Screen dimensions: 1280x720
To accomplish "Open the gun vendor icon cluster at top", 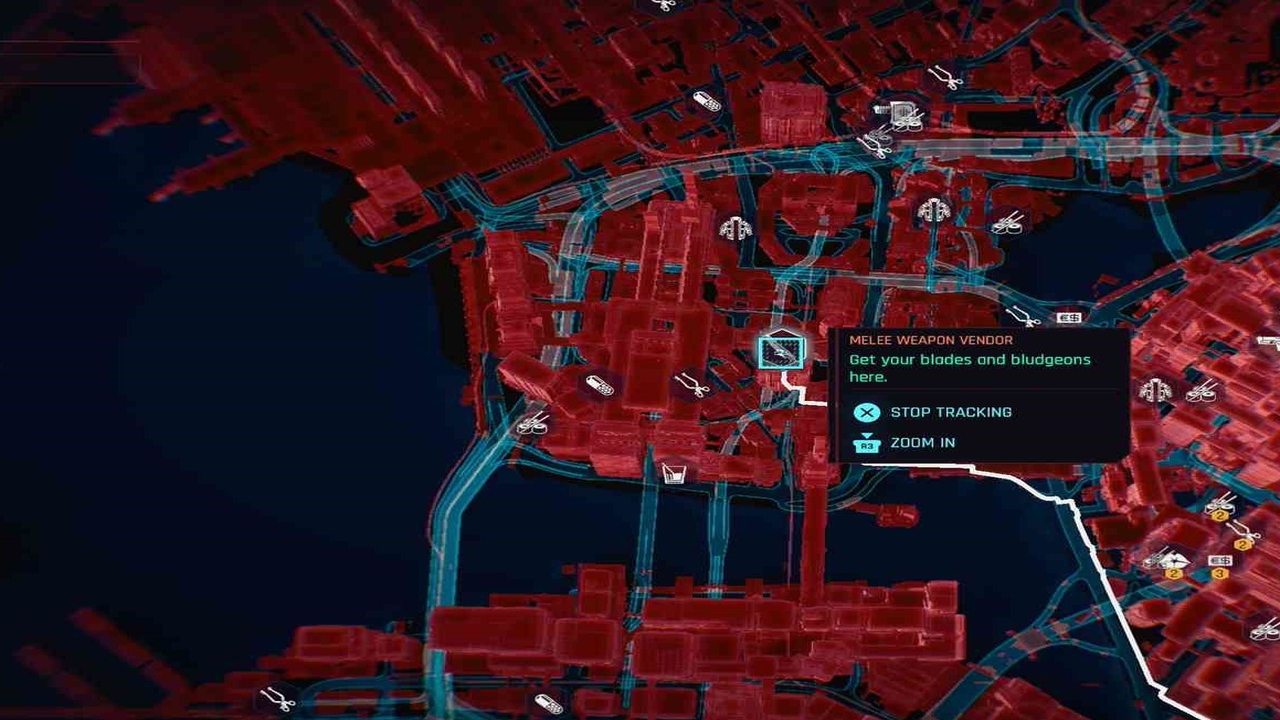I will [901, 111].
